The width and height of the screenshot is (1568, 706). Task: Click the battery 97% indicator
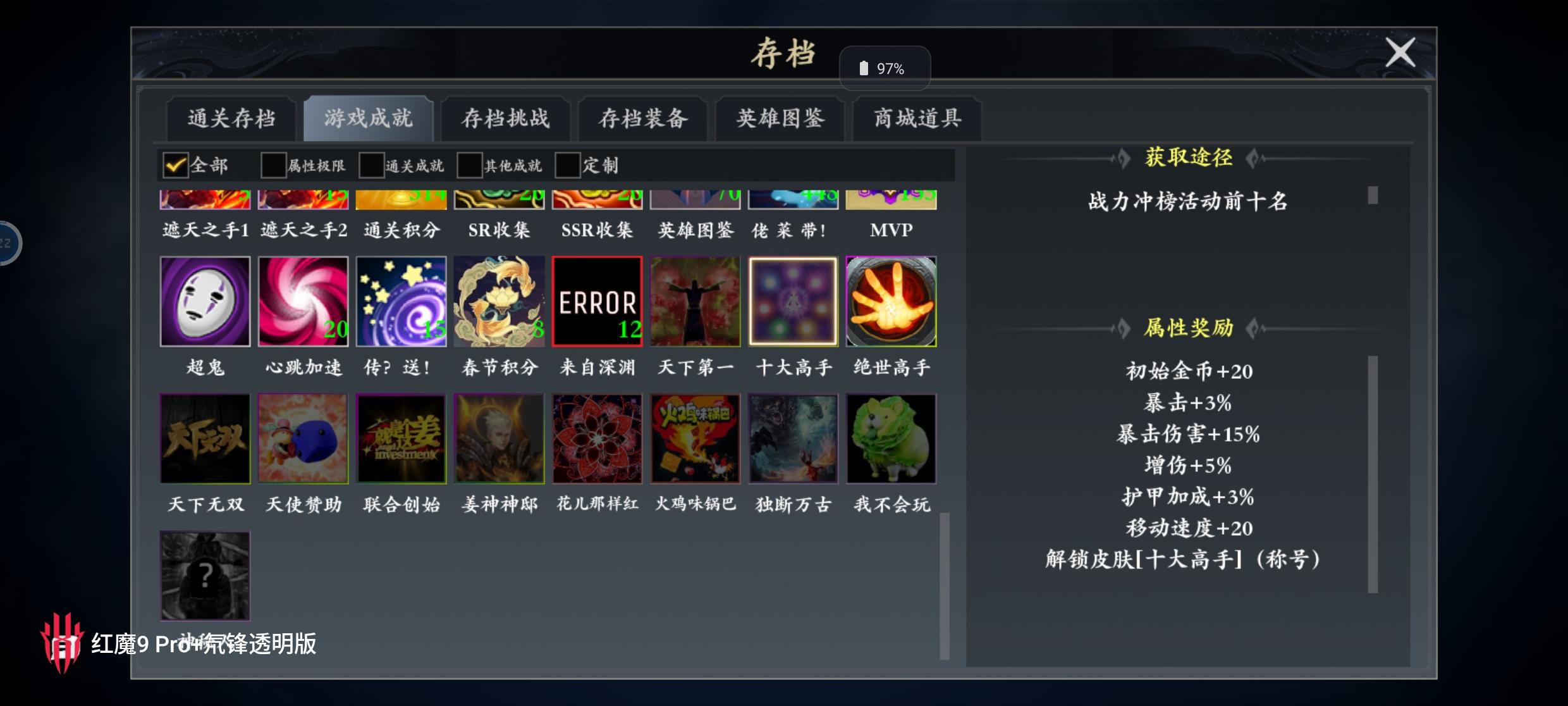pyautogui.click(x=885, y=68)
